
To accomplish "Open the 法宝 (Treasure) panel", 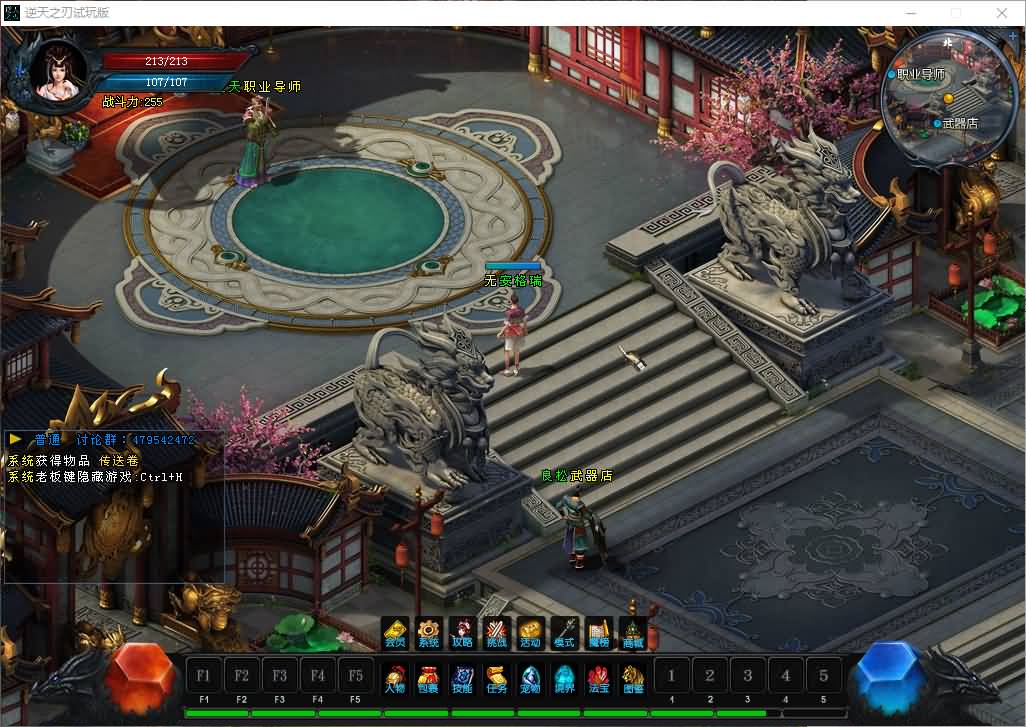I will (598, 679).
